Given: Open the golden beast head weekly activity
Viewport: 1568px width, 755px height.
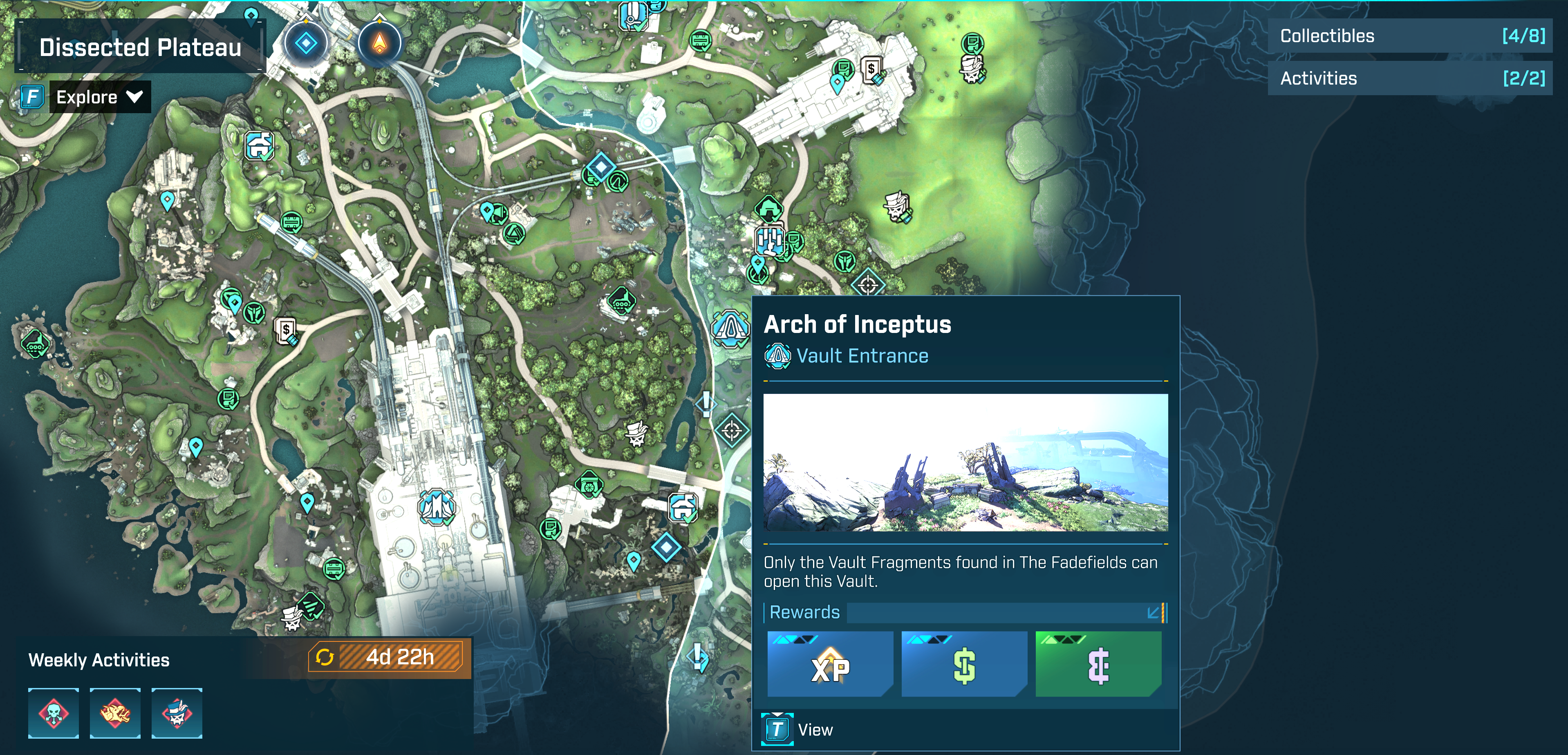Looking at the screenshot, I should (x=115, y=713).
